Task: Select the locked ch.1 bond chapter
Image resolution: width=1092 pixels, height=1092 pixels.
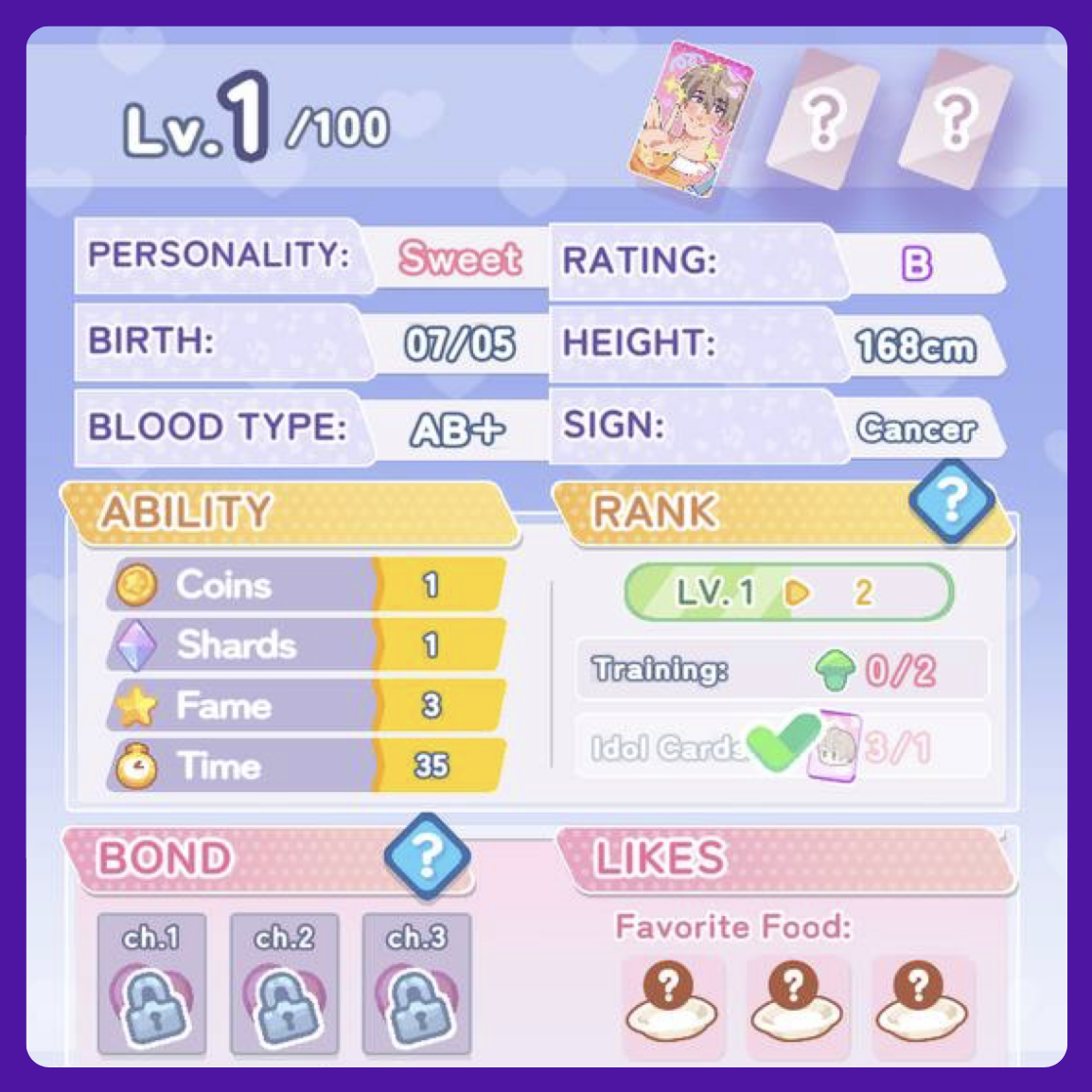Action: 151,984
